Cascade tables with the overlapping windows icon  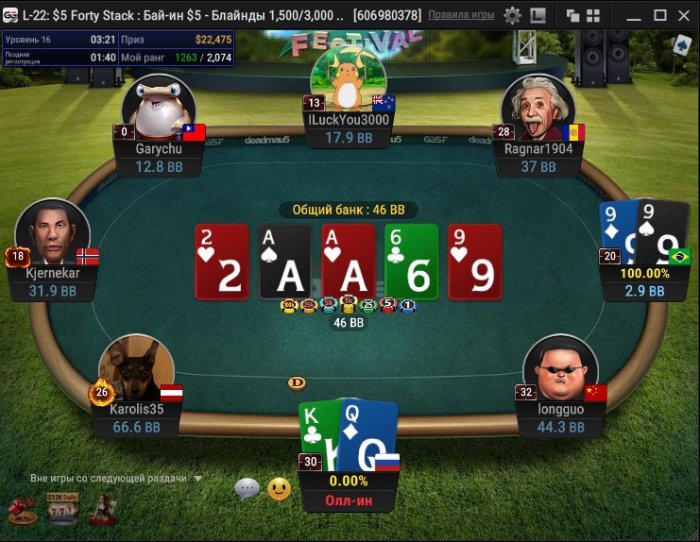point(573,15)
